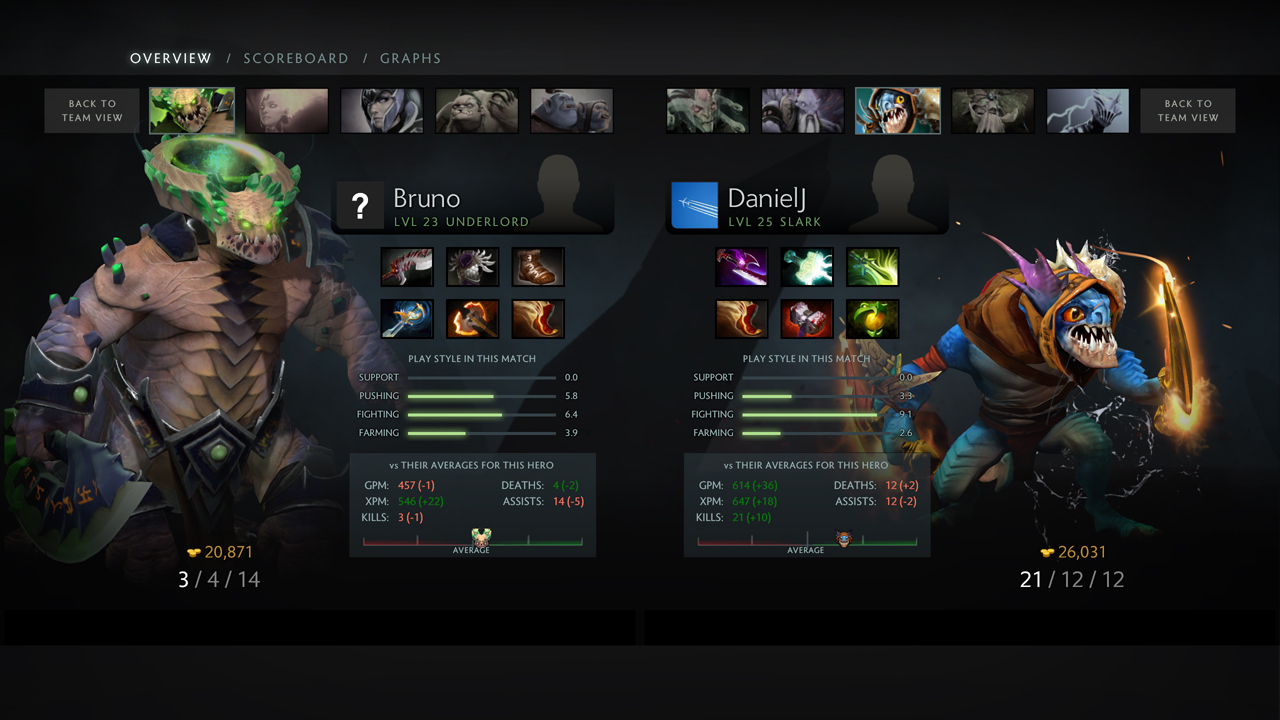Select the highlighted Slark hero portrait thumbnail
Viewport: 1280px width, 720px height.
point(896,110)
